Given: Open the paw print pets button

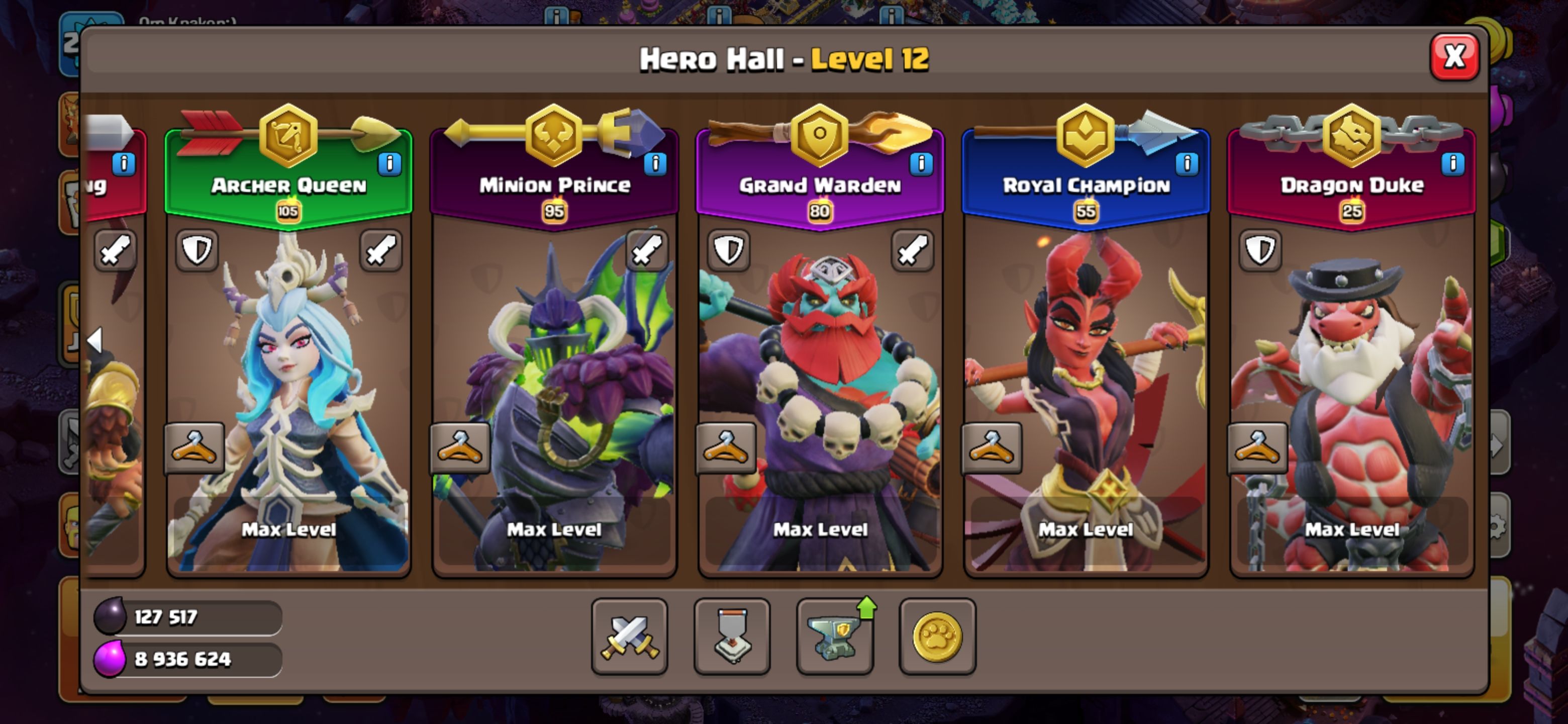Looking at the screenshot, I should point(937,637).
